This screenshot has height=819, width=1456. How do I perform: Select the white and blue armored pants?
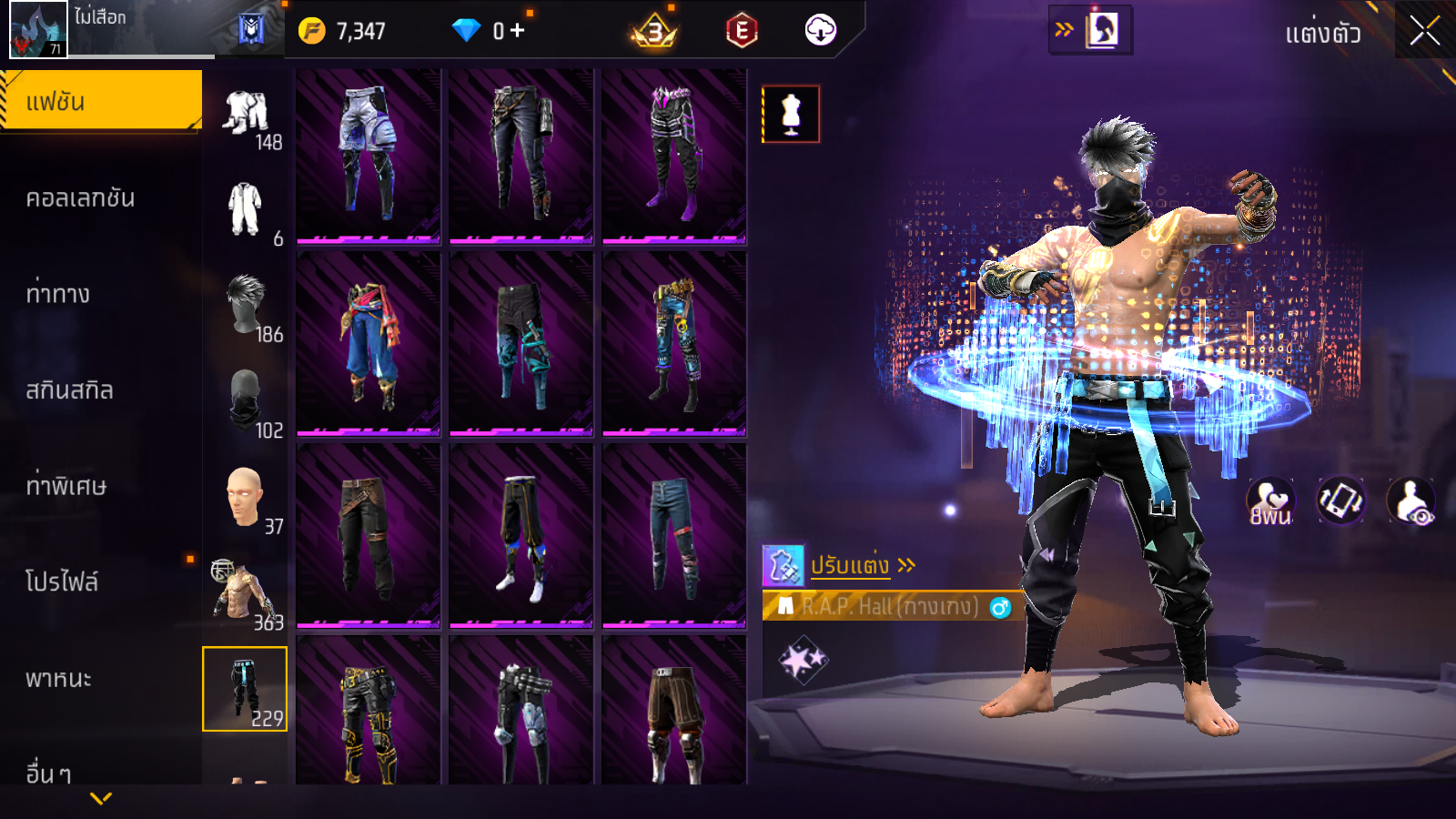point(369,155)
